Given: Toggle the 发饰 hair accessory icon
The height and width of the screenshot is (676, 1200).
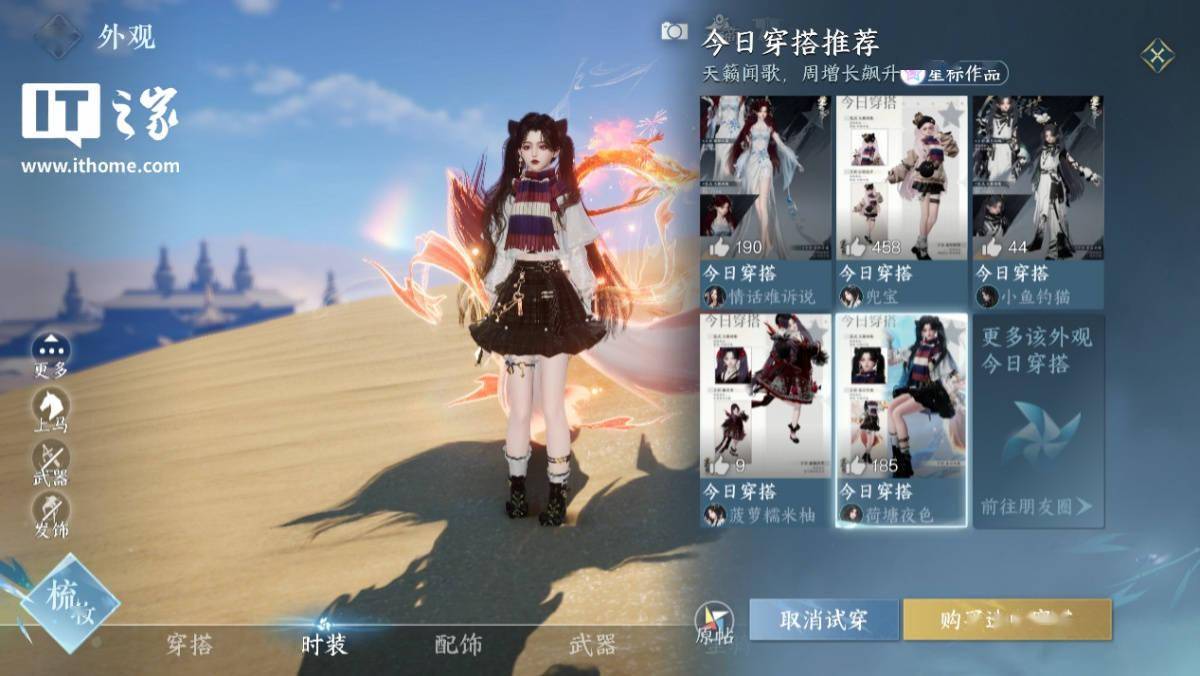Looking at the screenshot, I should pos(50,510).
